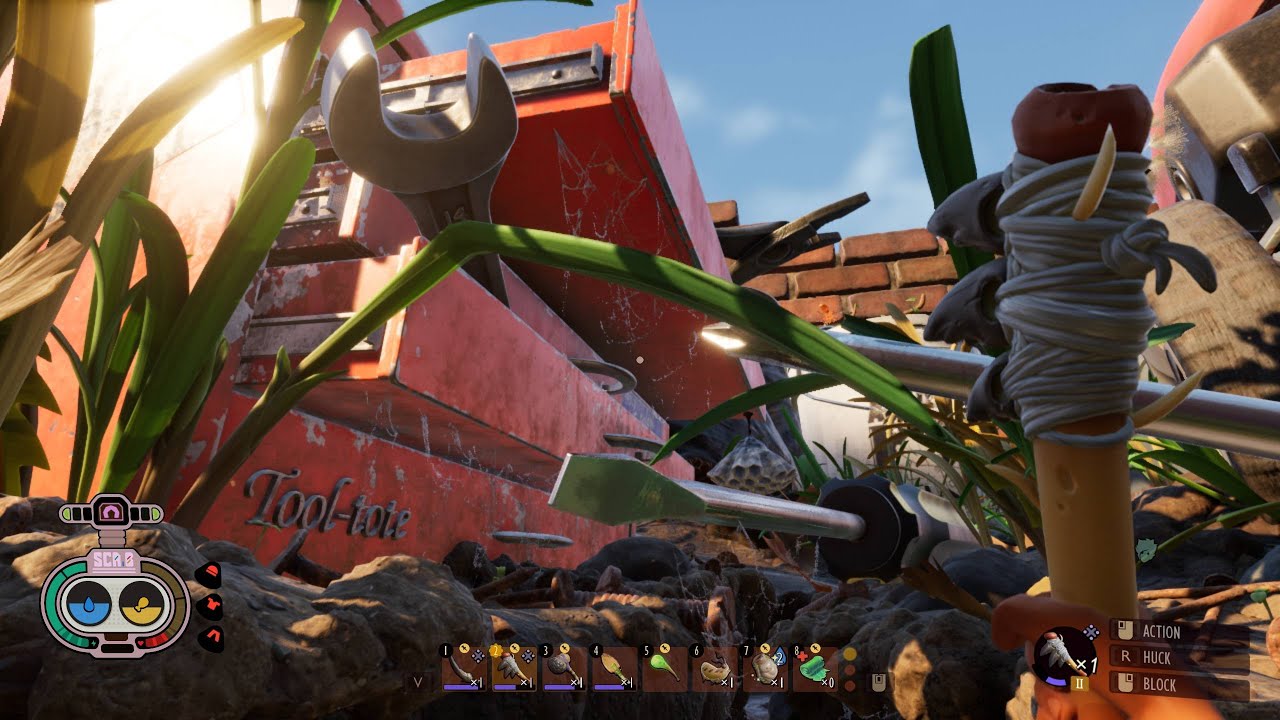Choose the stone hammer in slot 3
Screen dimensions: 1280x720
[x=564, y=668]
